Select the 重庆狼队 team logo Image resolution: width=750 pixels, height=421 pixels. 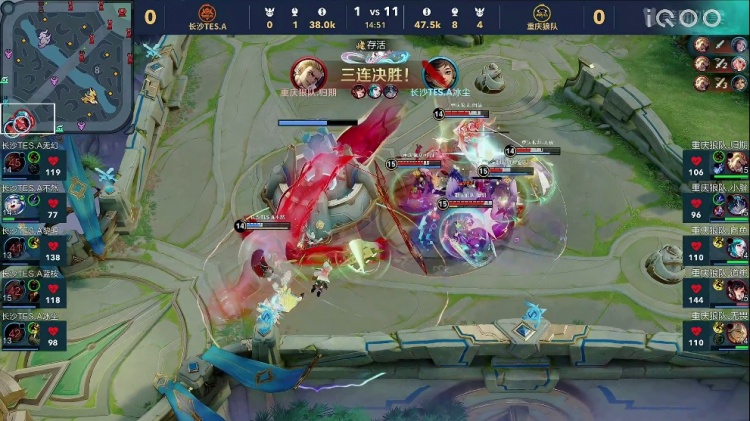(x=543, y=14)
